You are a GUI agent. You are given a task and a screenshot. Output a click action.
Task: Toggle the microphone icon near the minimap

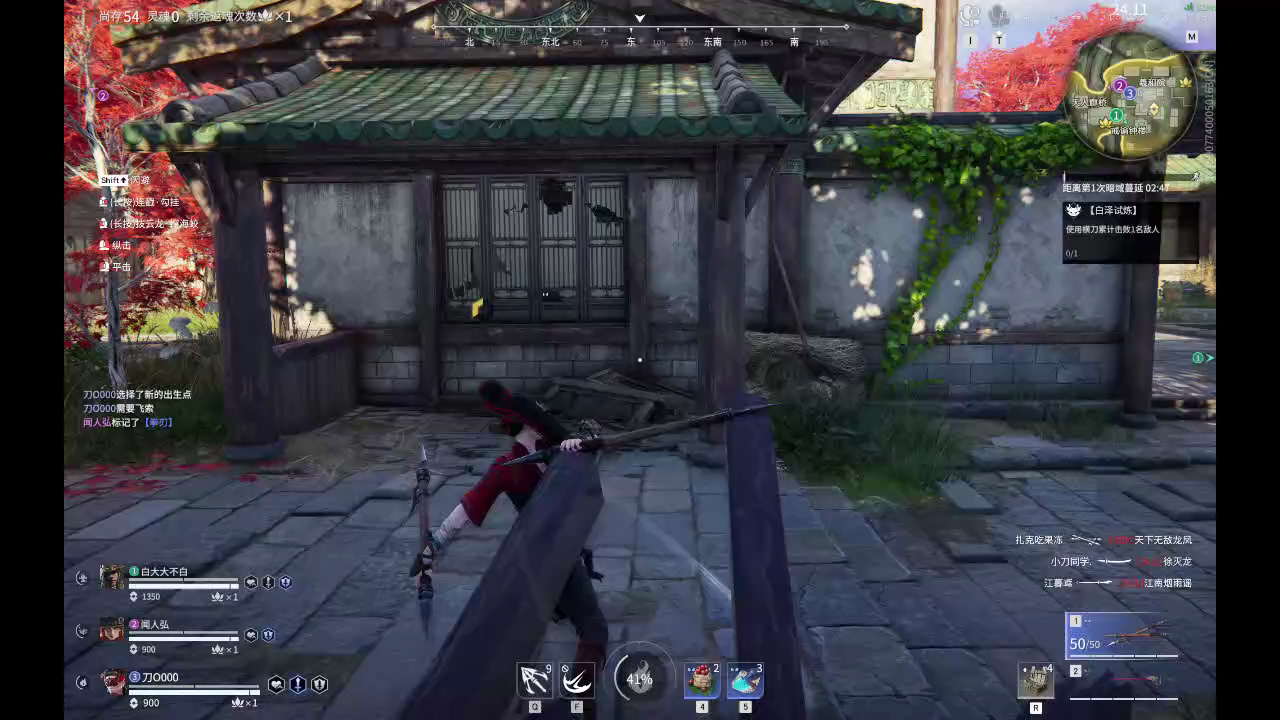click(995, 15)
